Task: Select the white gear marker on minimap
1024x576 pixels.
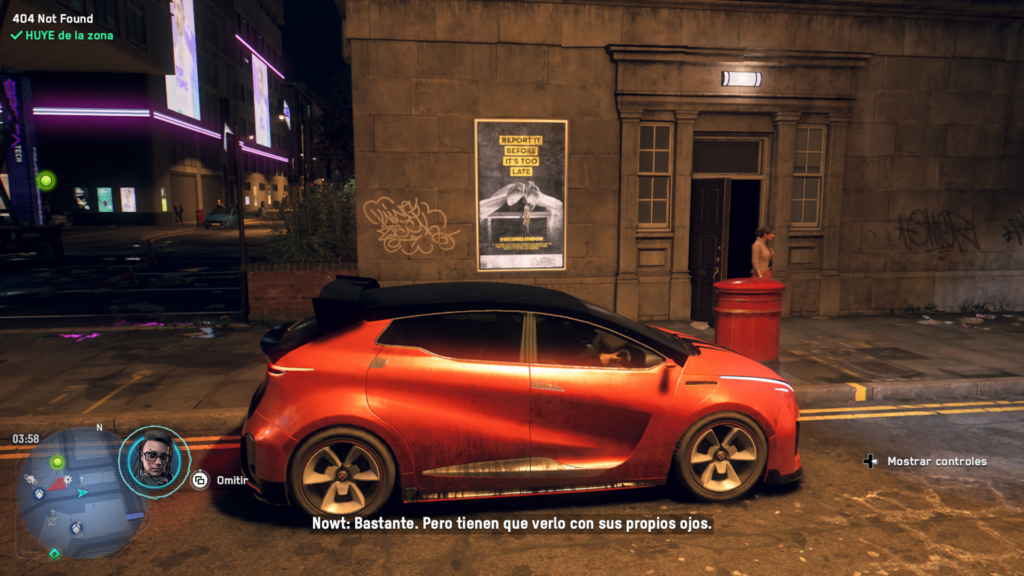Action: click(68, 480)
